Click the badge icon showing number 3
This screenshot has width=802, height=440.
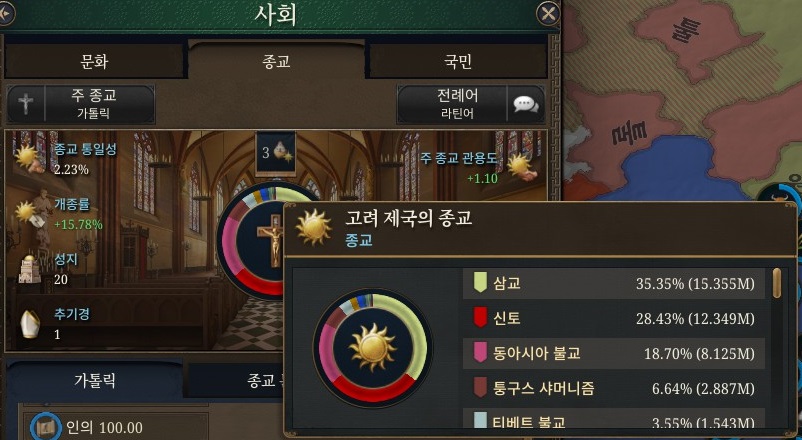[276, 152]
